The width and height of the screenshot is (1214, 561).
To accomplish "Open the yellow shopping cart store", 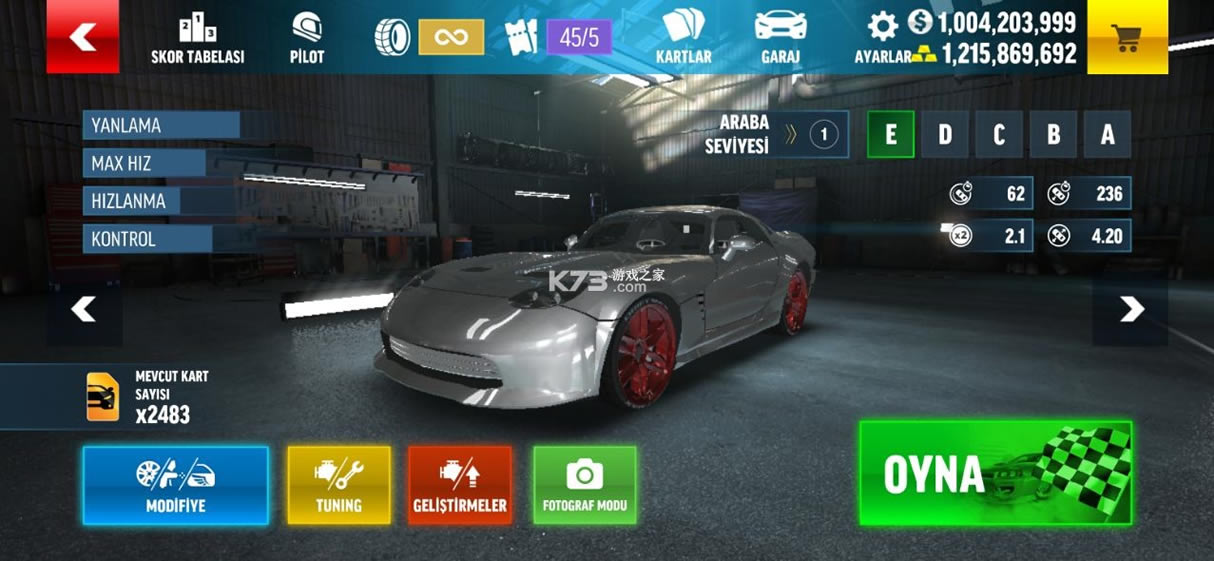I will [1126, 37].
